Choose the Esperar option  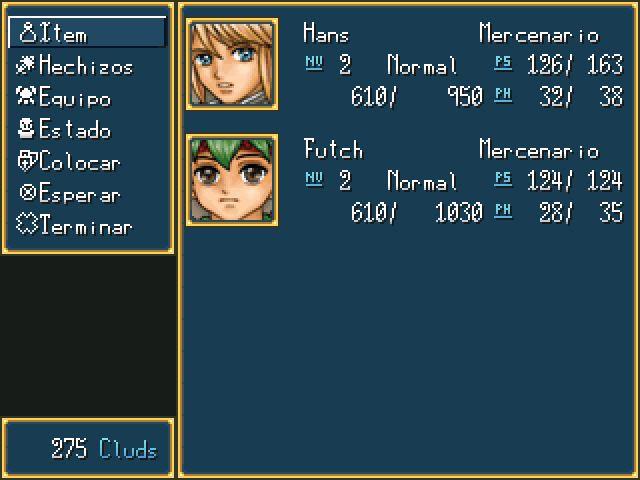click(x=87, y=194)
